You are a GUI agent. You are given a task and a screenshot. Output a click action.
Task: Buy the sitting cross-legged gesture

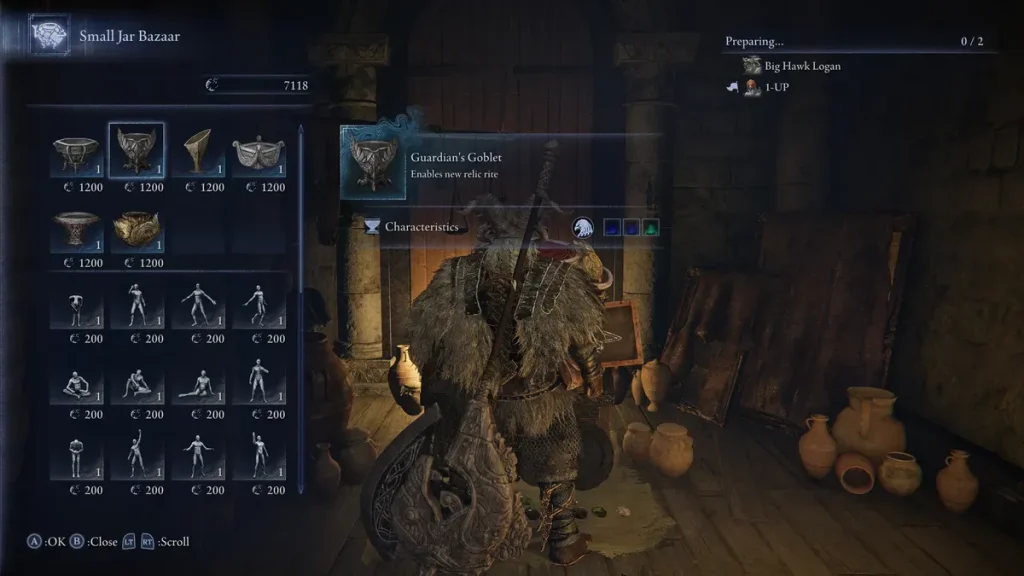(x=76, y=381)
